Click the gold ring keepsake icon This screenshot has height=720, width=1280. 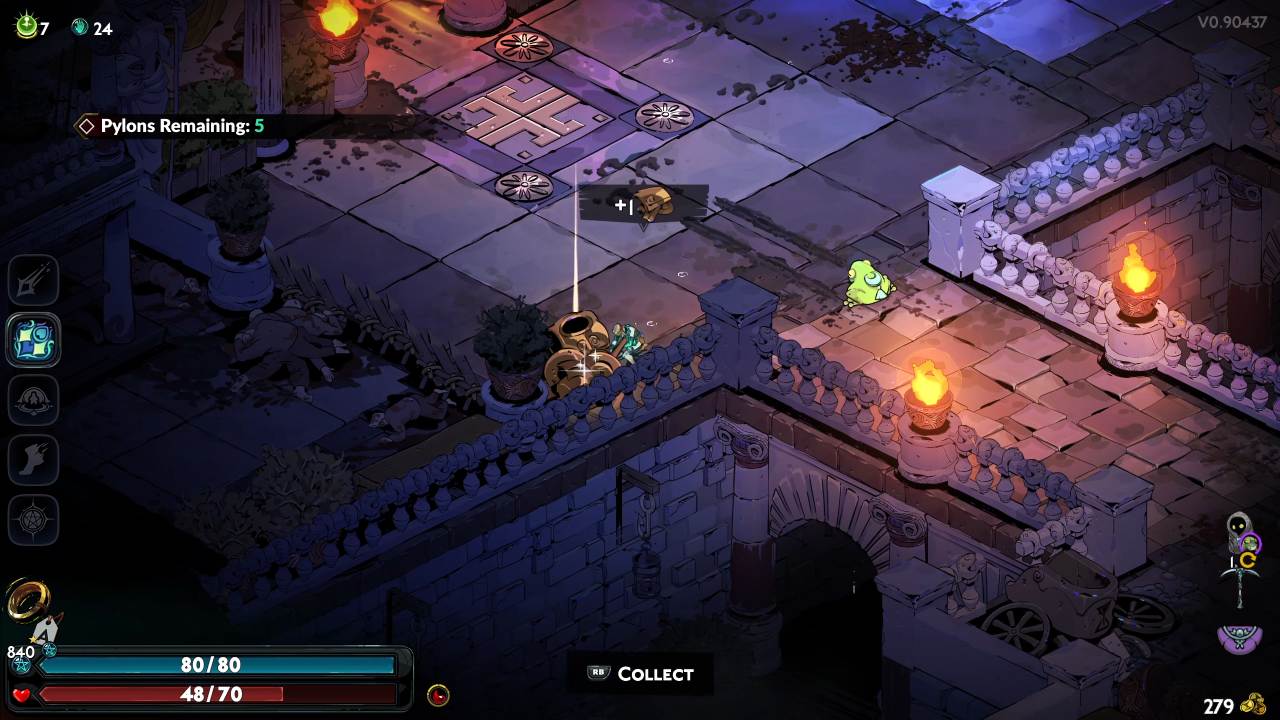coord(26,600)
